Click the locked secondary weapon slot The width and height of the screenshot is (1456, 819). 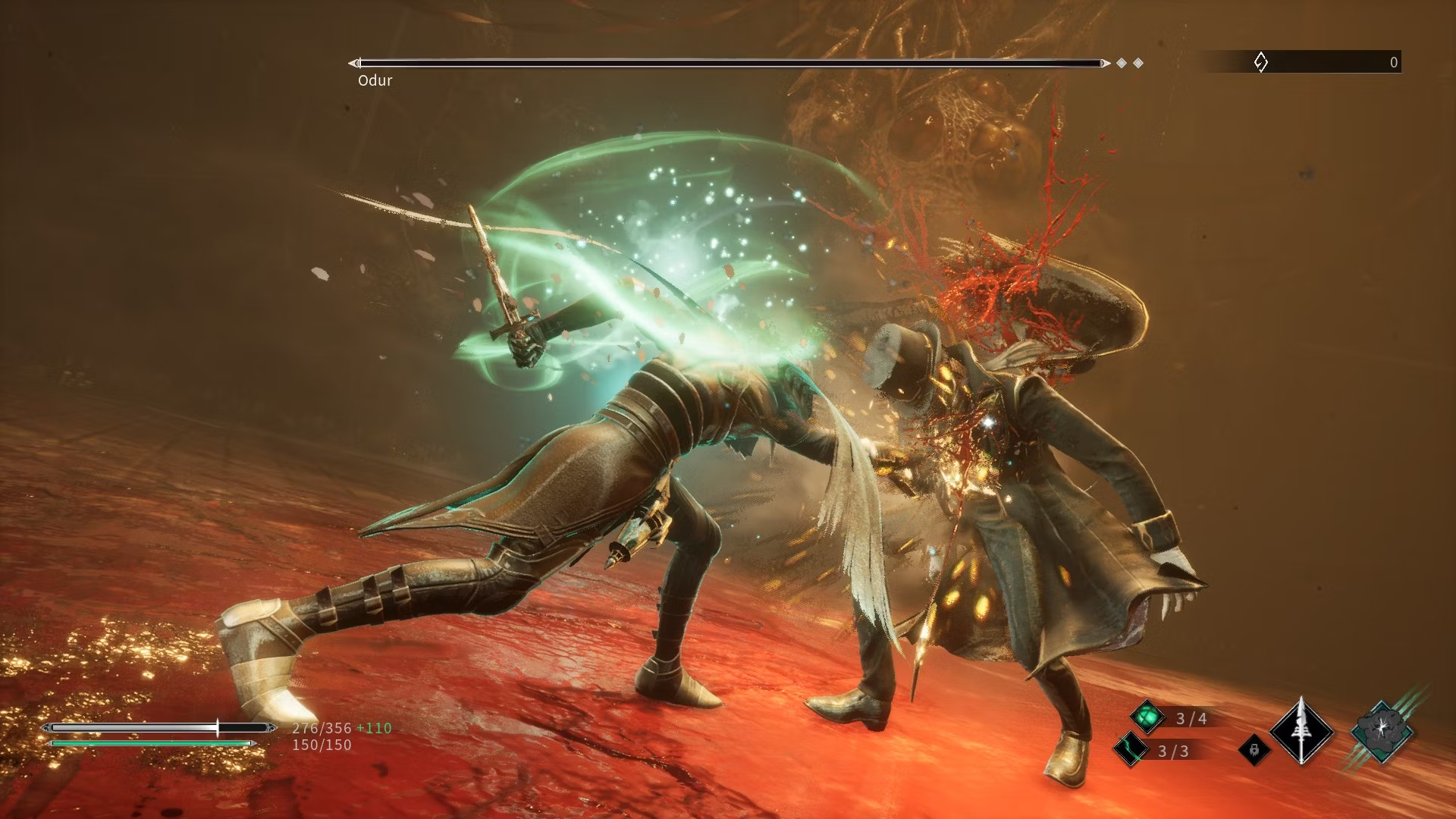1254,750
